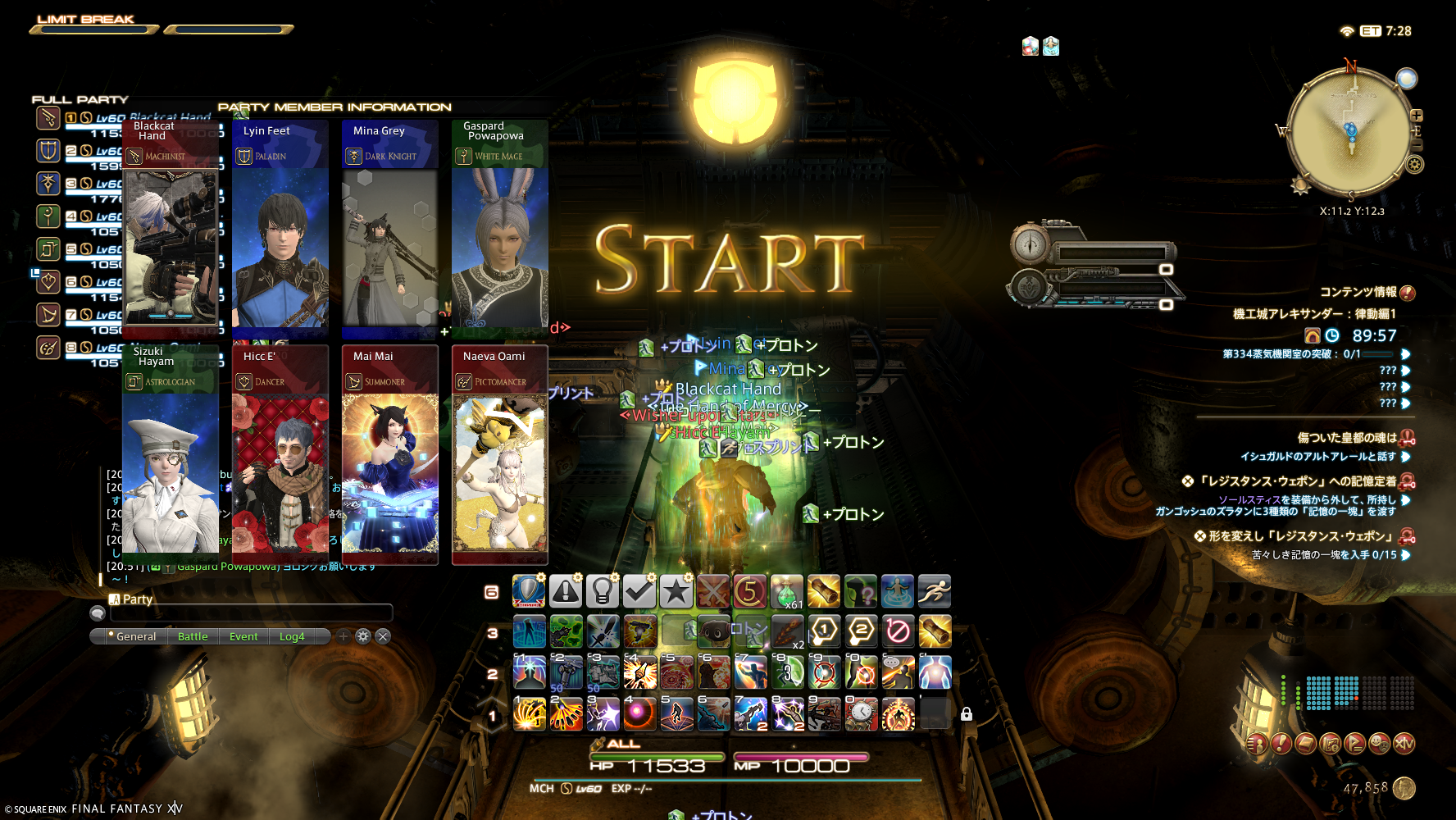Click the chat text input field
The image size is (1456, 820).
pos(251,613)
